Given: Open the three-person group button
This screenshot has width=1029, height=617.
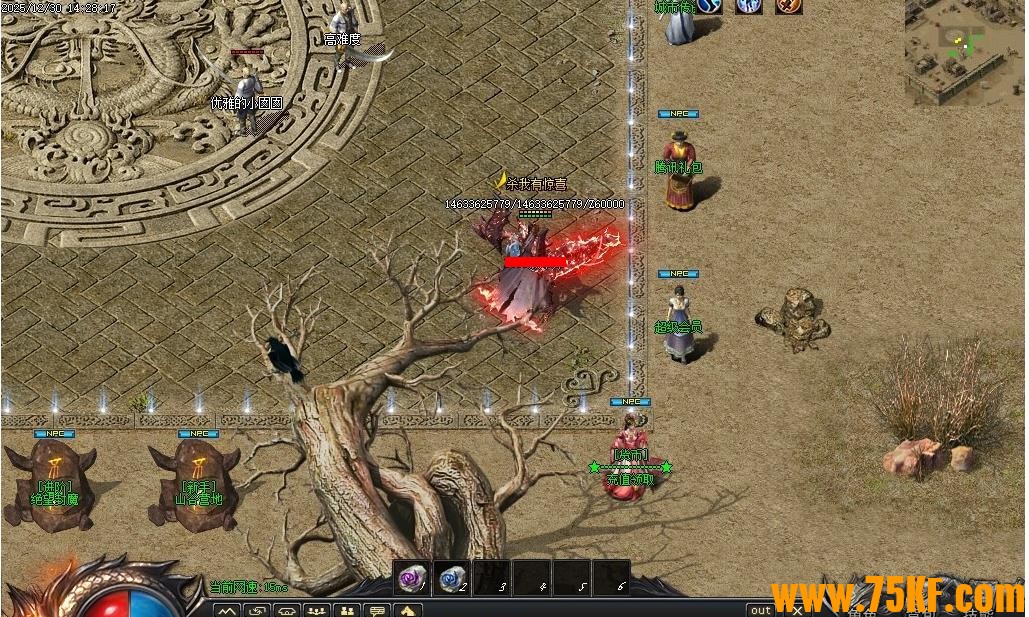Looking at the screenshot, I should 317,610.
